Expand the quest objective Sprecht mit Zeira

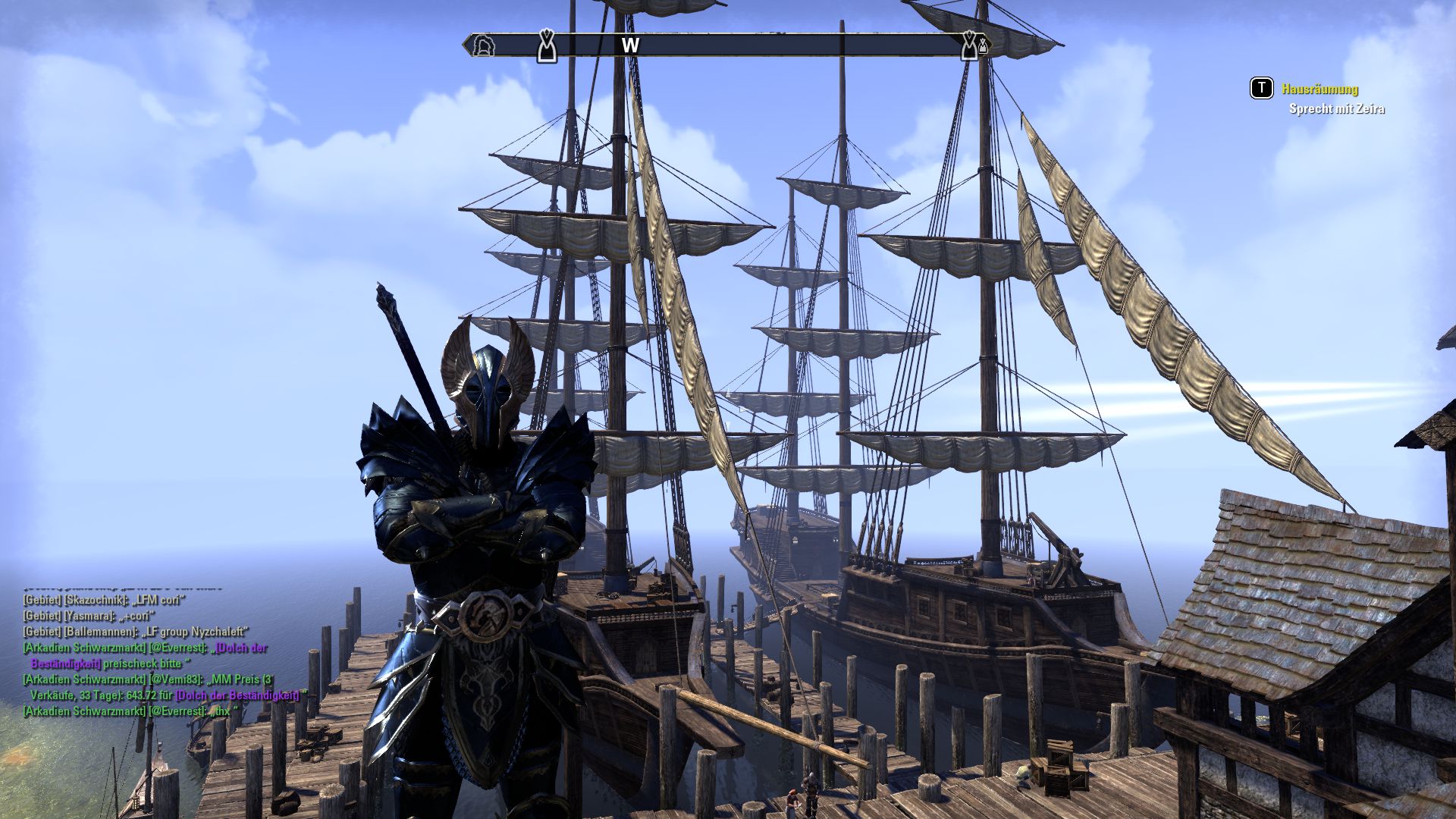[1336, 109]
